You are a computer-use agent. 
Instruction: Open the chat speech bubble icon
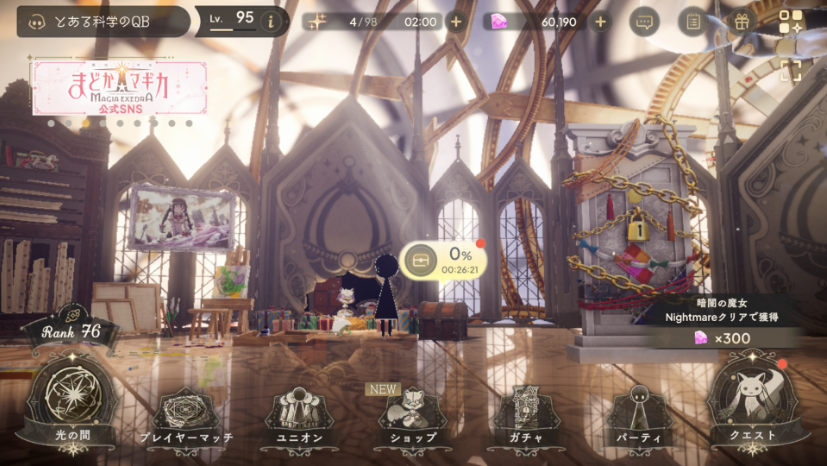tap(644, 21)
